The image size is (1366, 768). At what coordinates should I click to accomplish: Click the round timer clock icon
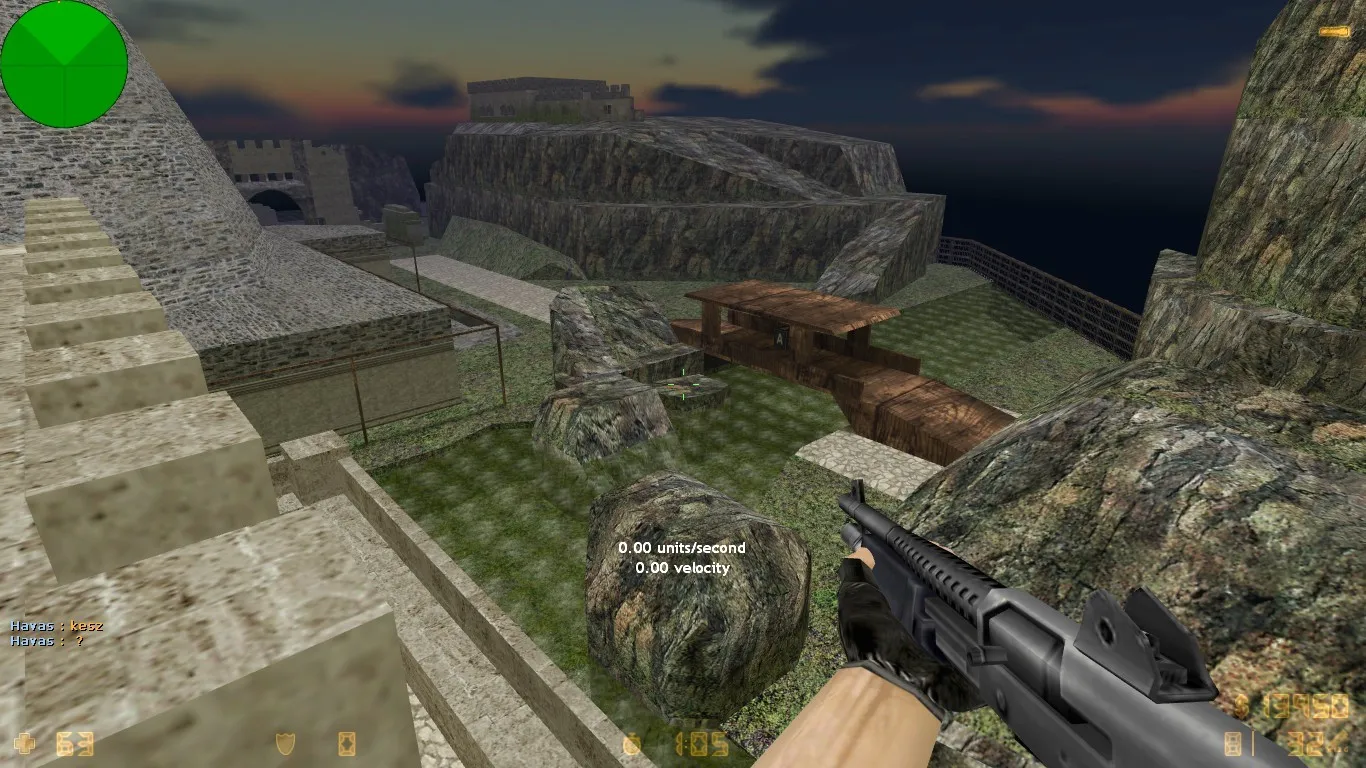pyautogui.click(x=631, y=744)
